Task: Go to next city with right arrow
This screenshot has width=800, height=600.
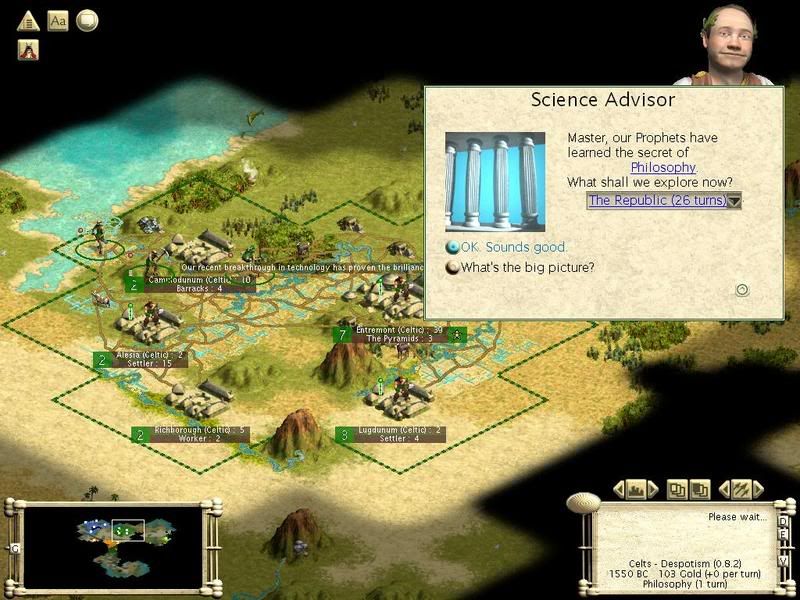Action: point(654,489)
